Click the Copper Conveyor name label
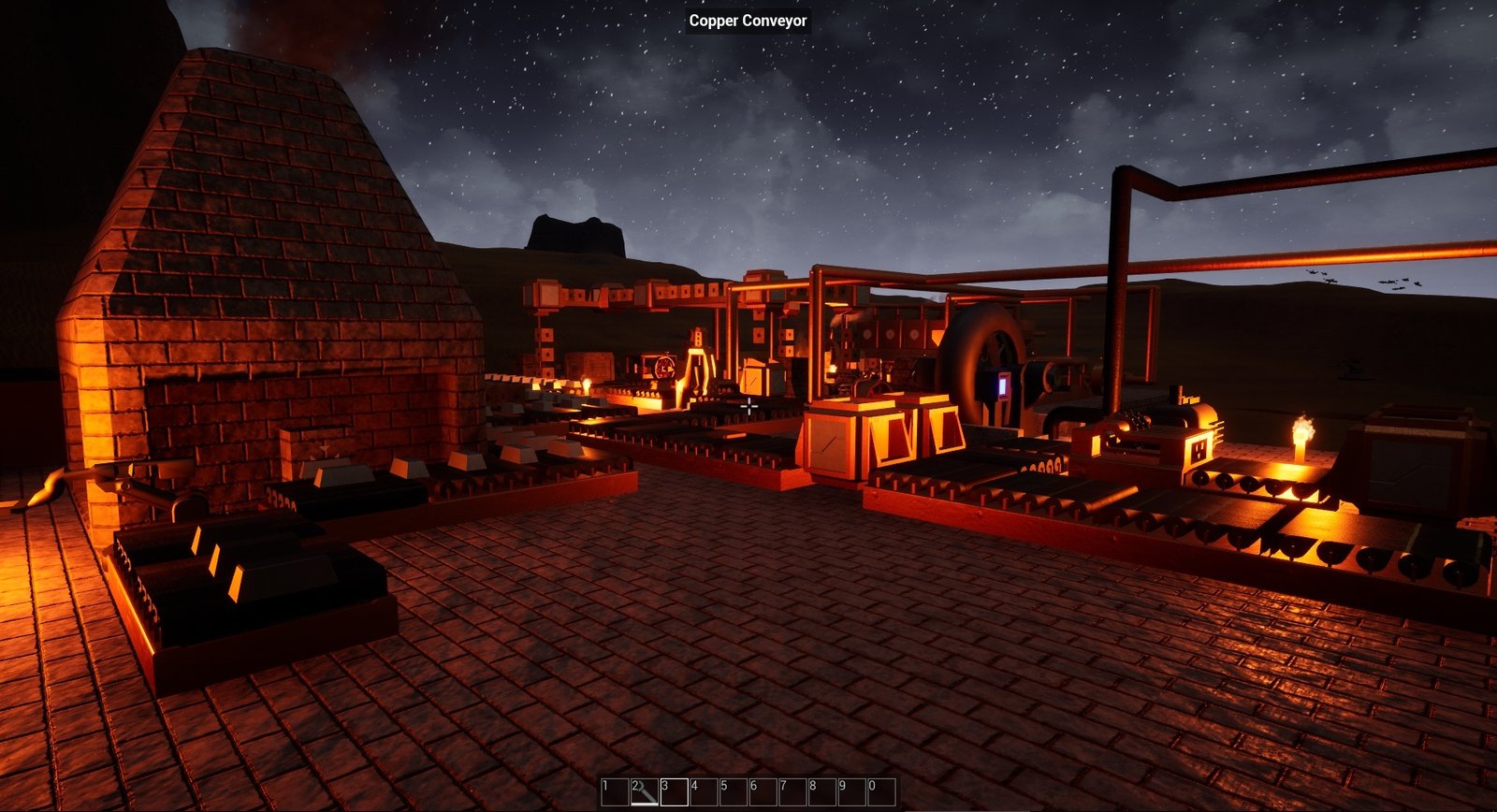 (x=748, y=21)
